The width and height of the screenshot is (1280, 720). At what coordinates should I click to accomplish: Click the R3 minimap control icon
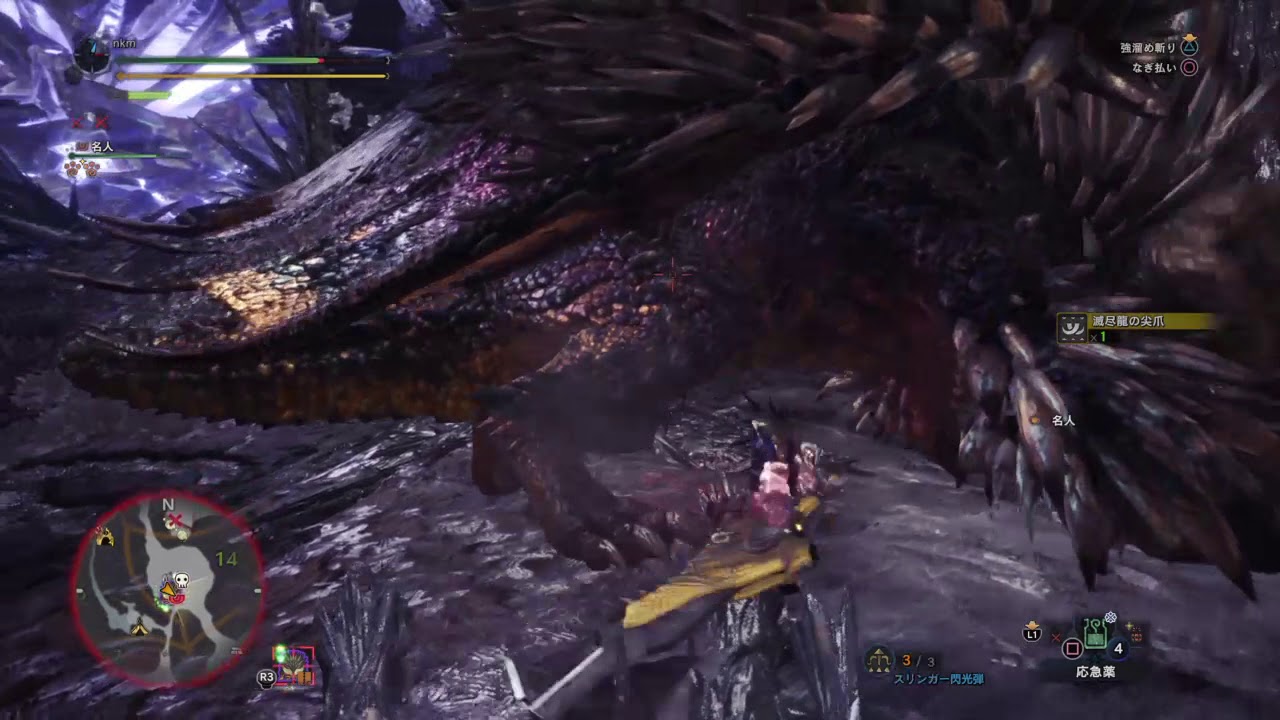point(266,677)
